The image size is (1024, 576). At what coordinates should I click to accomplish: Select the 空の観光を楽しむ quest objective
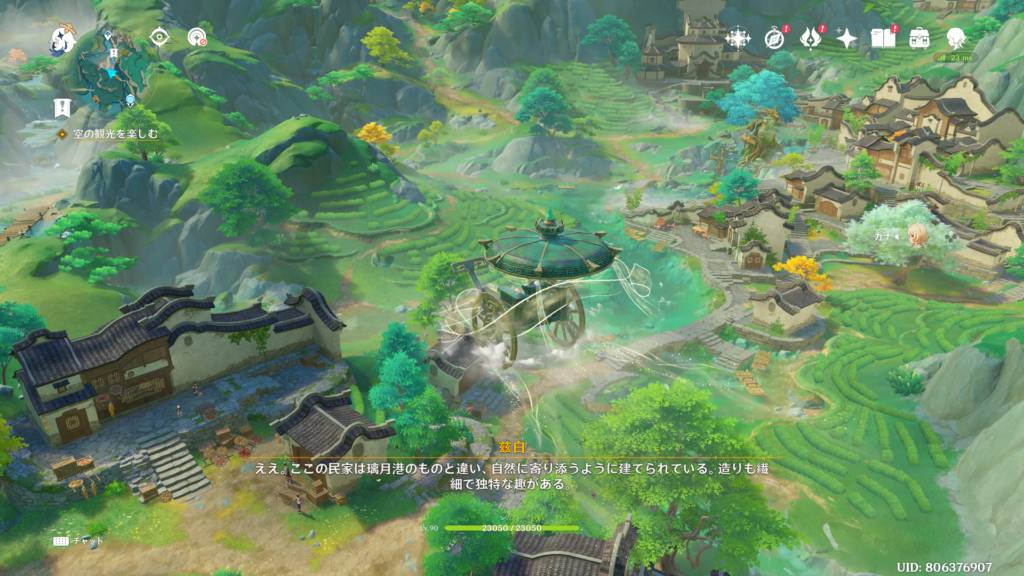point(110,134)
